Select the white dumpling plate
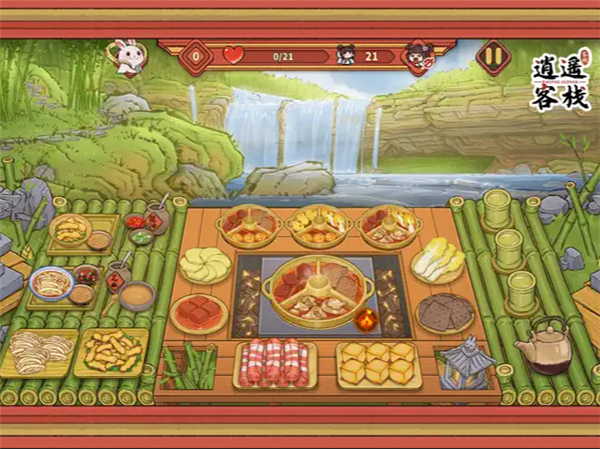 pyautogui.click(x=205, y=264)
